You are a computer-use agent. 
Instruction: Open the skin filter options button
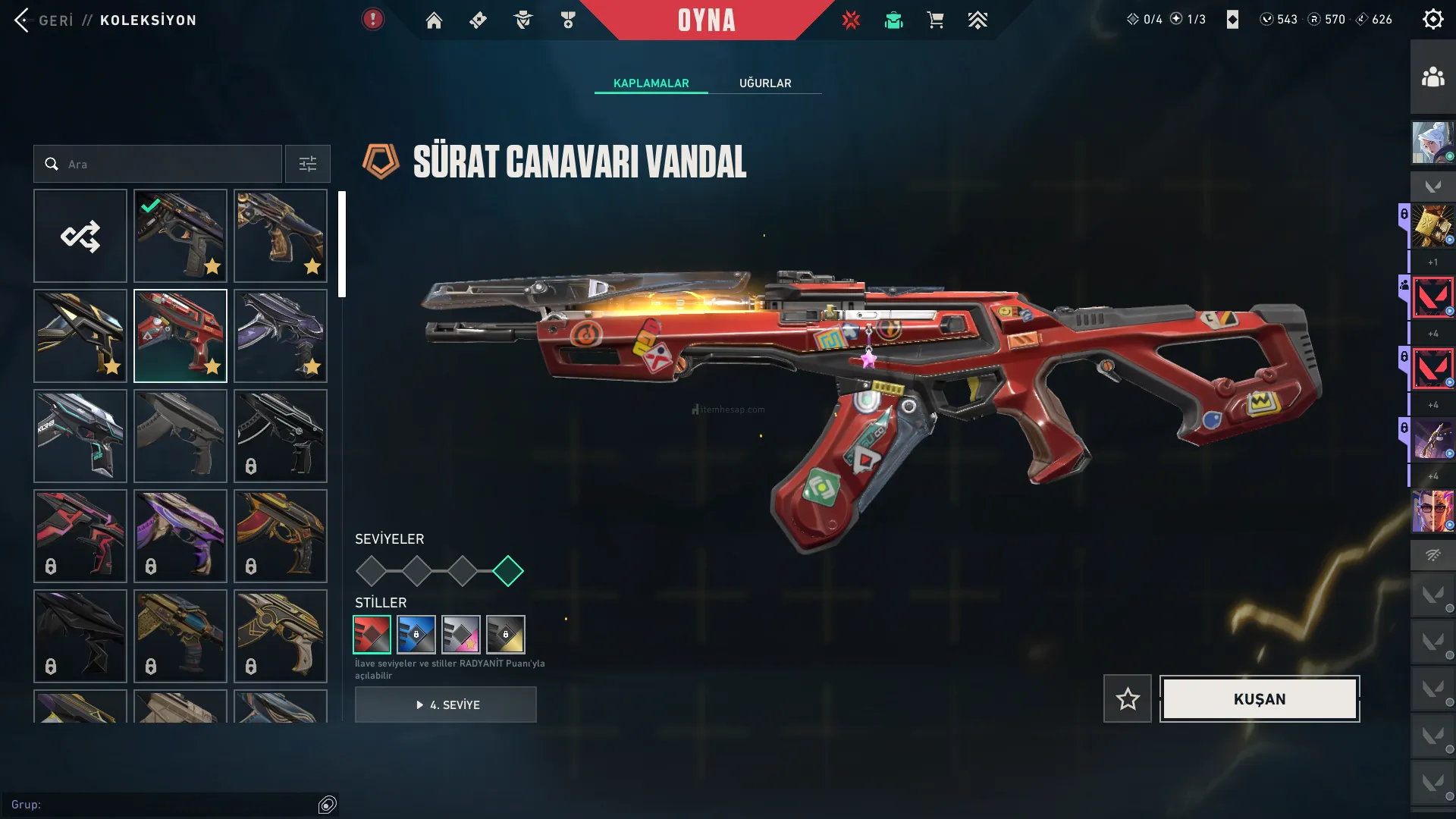click(308, 164)
